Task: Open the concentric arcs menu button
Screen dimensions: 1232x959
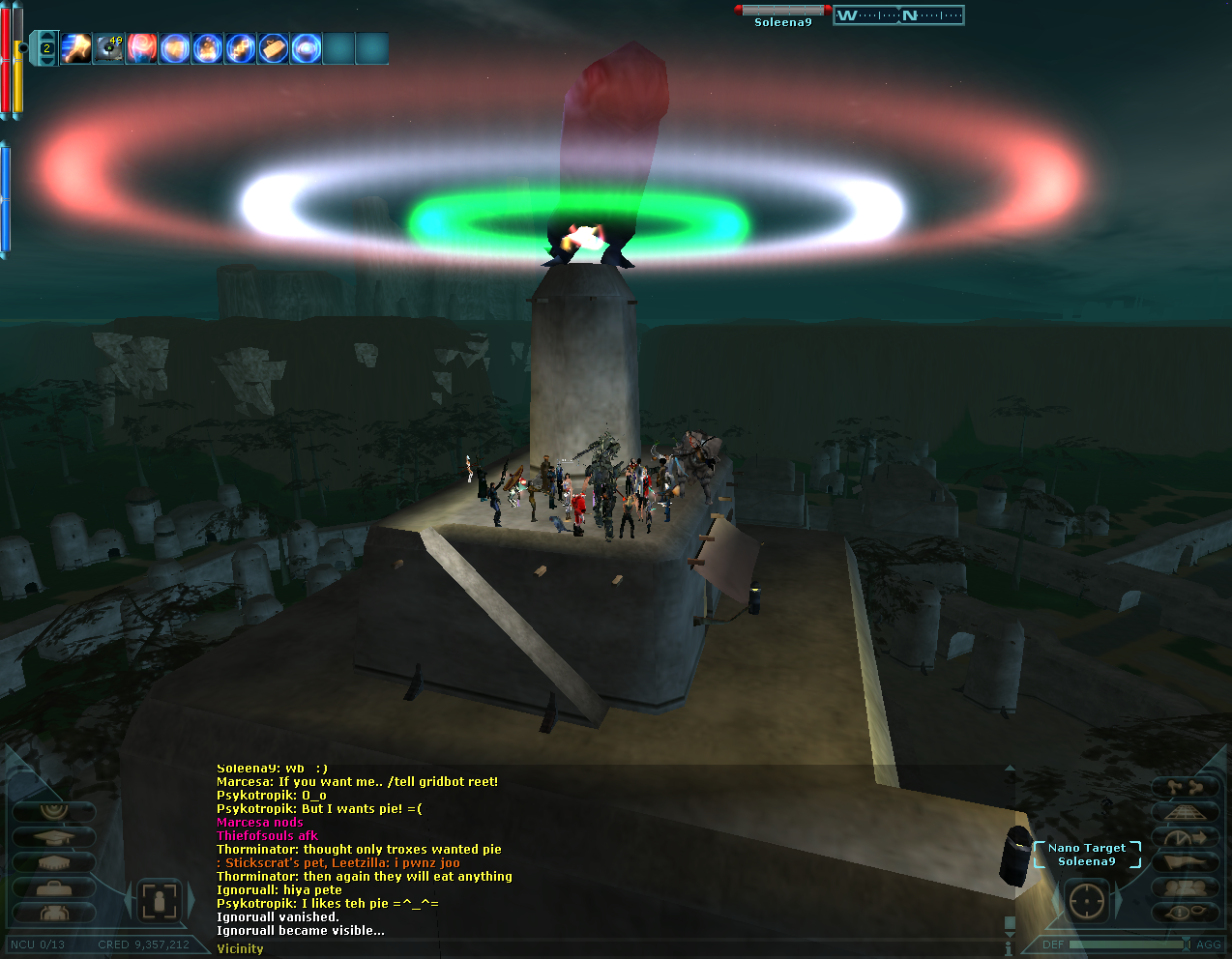Action: pyautogui.click(x=54, y=811)
